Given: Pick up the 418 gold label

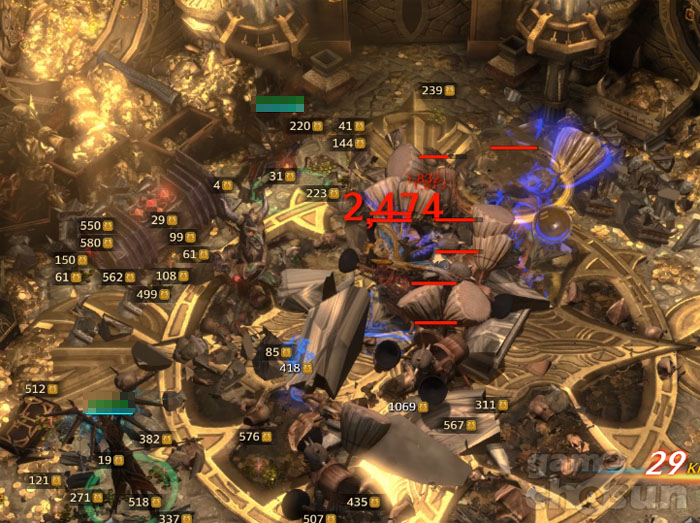Looking at the screenshot, I should [x=296, y=369].
